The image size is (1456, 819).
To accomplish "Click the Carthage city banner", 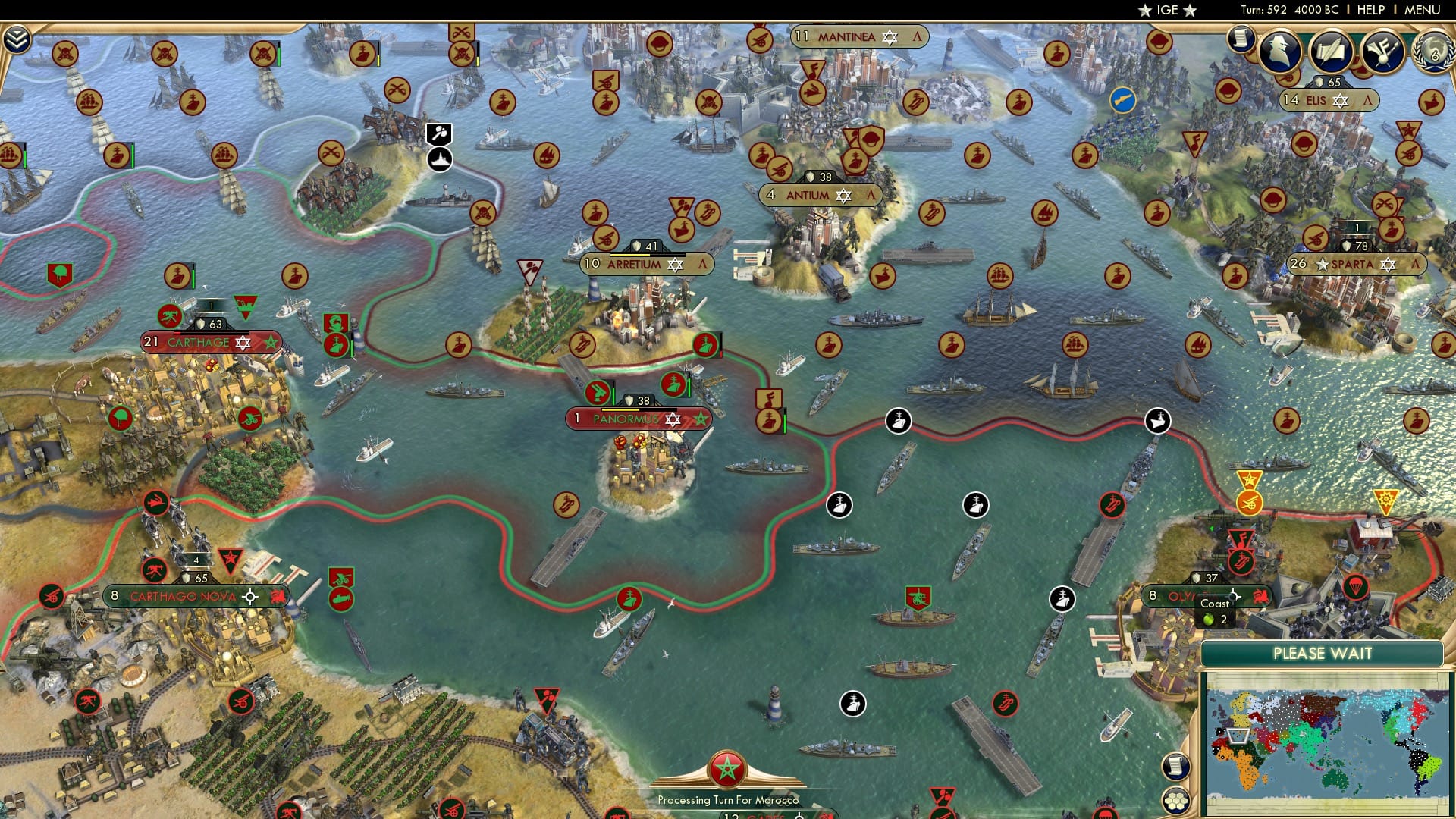I will click(211, 342).
